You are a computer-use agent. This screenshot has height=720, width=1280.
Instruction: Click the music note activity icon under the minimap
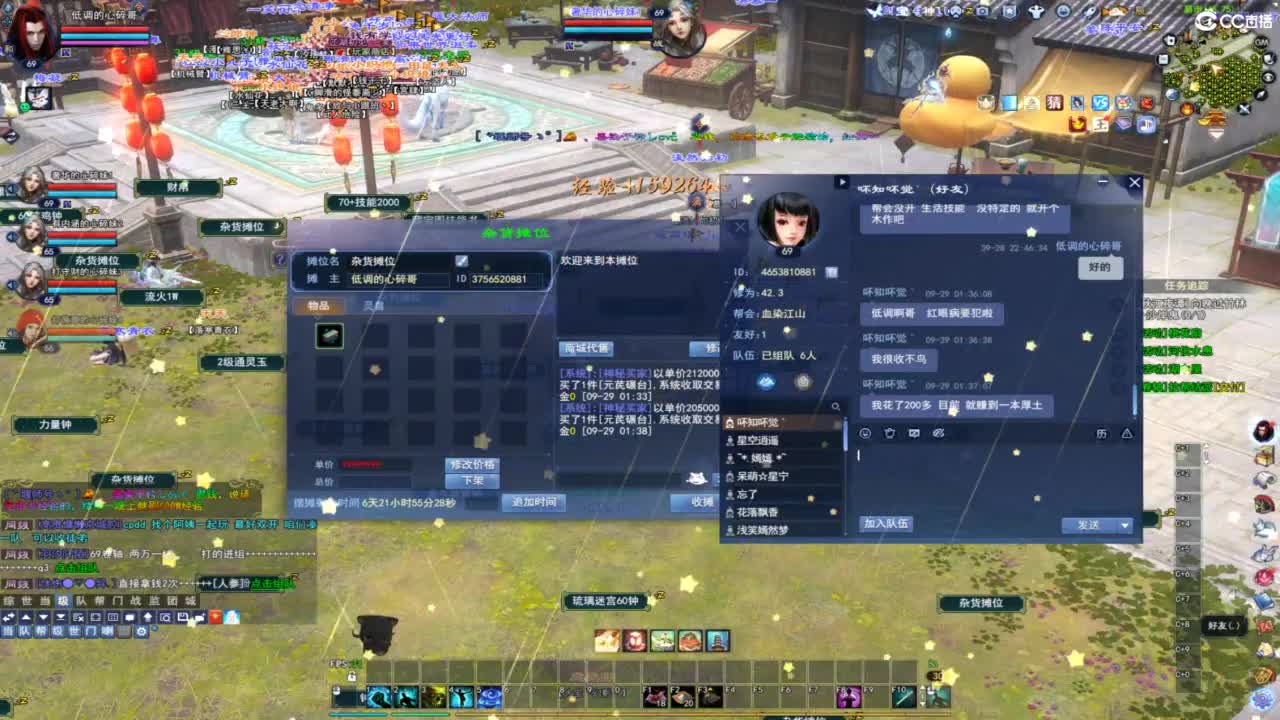pos(1144,124)
